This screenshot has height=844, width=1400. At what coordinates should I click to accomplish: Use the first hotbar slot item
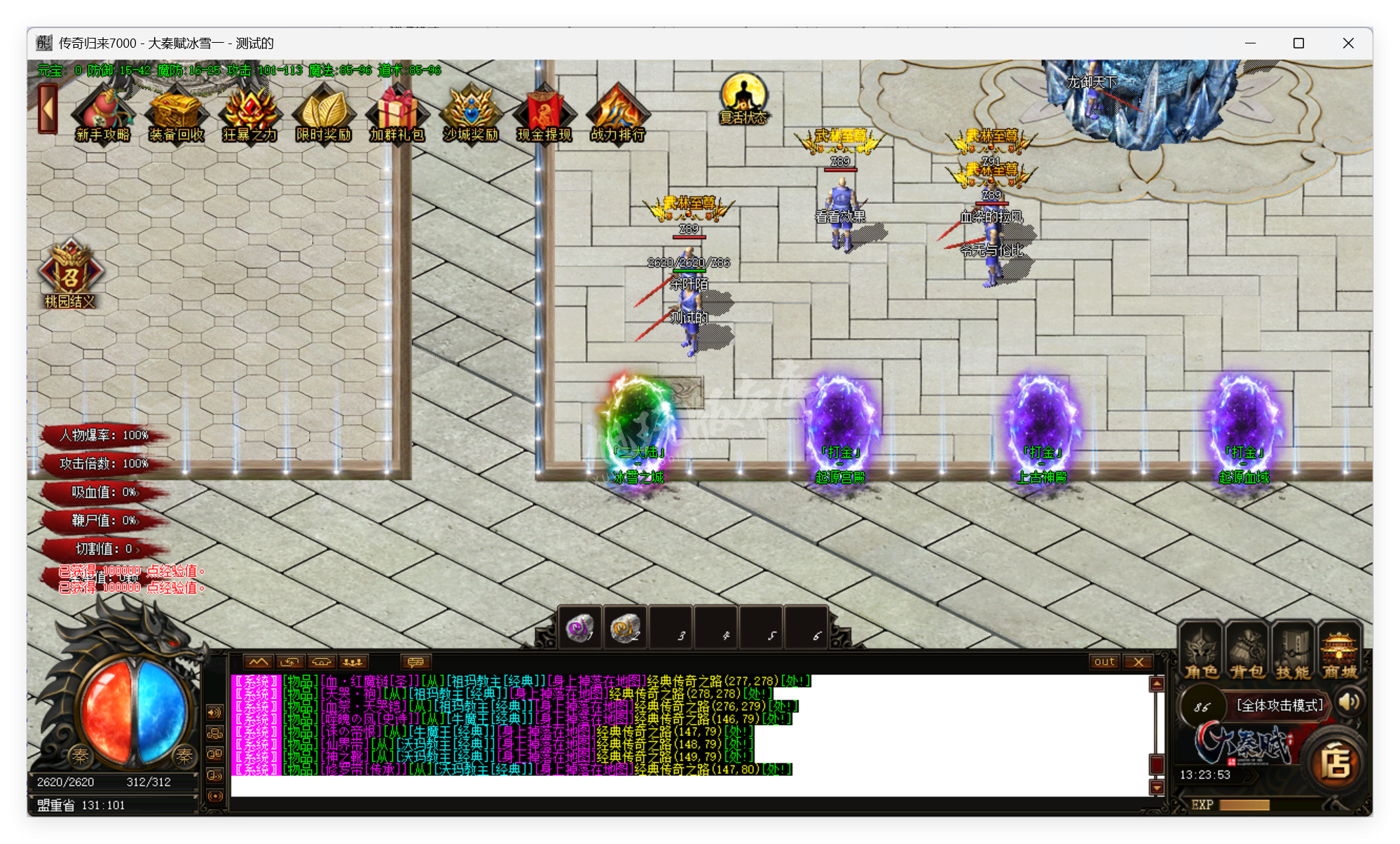[x=580, y=628]
